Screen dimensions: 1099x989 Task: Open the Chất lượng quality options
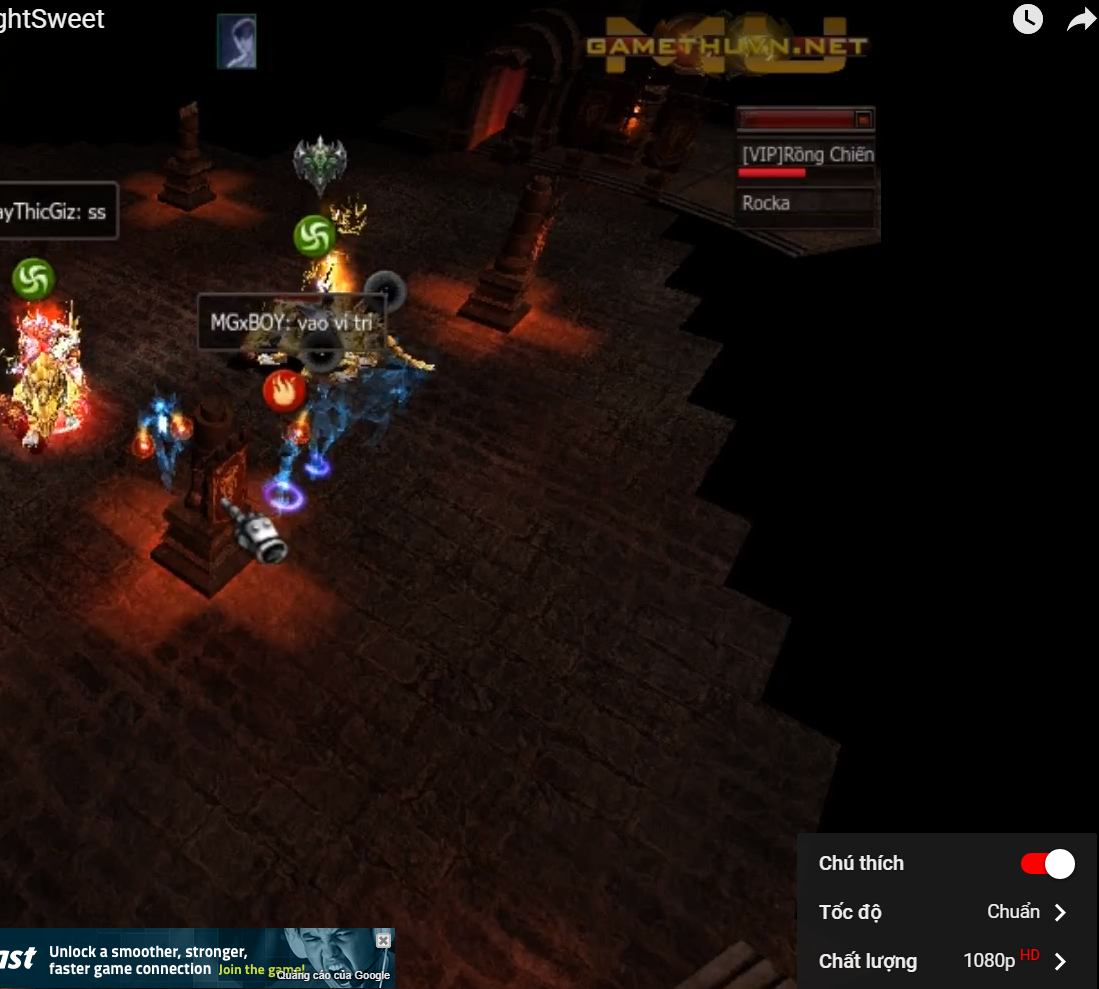click(944, 961)
